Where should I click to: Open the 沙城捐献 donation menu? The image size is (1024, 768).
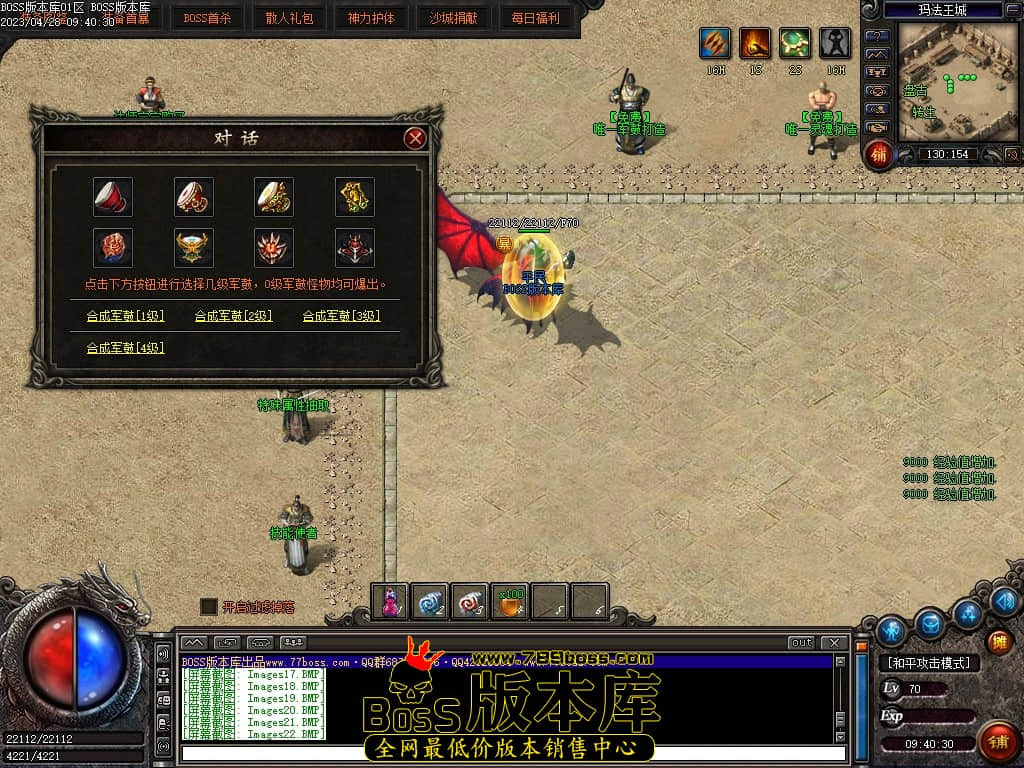pos(453,18)
